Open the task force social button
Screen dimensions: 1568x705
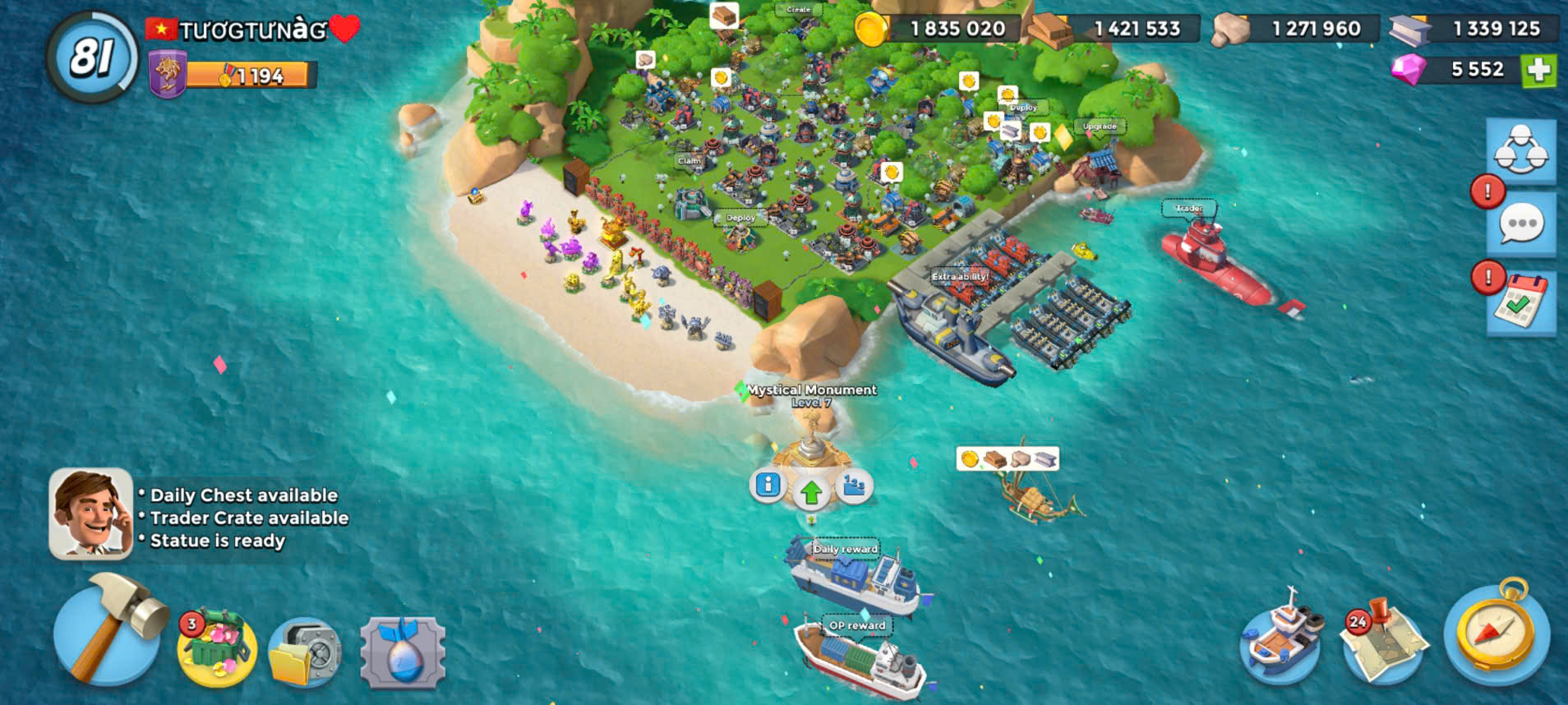click(1520, 150)
